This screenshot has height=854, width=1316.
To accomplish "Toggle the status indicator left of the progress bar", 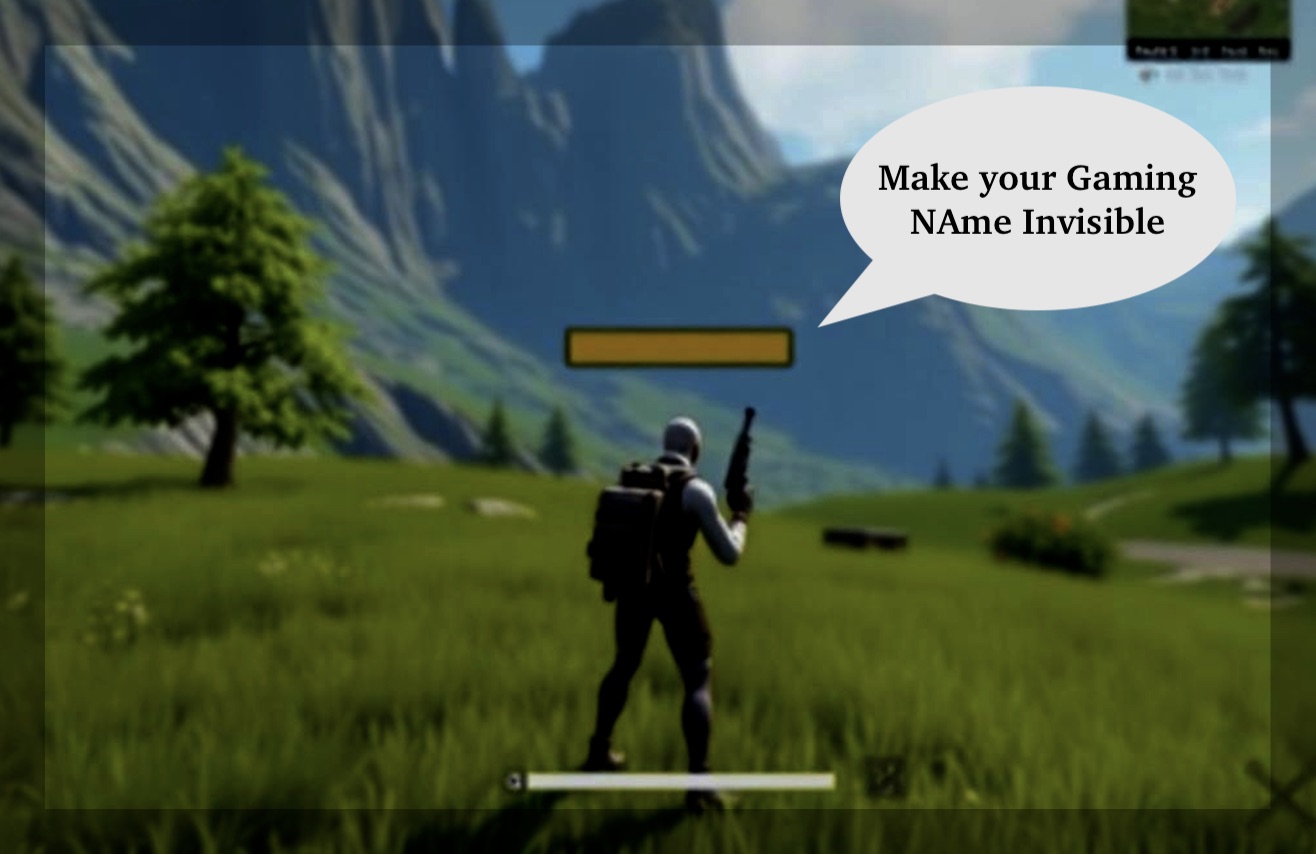I will (x=513, y=780).
